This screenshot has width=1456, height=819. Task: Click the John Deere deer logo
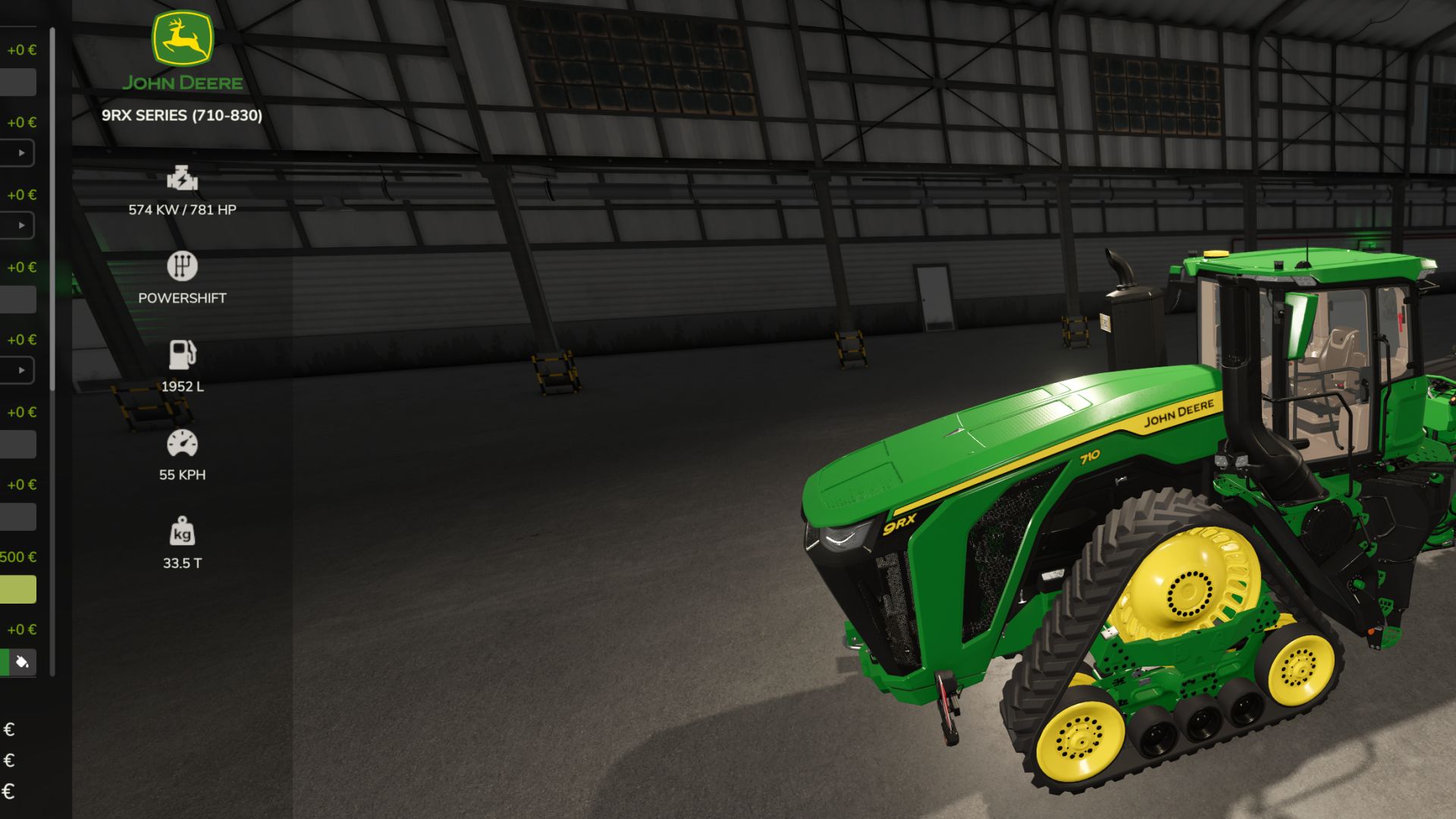tap(181, 42)
